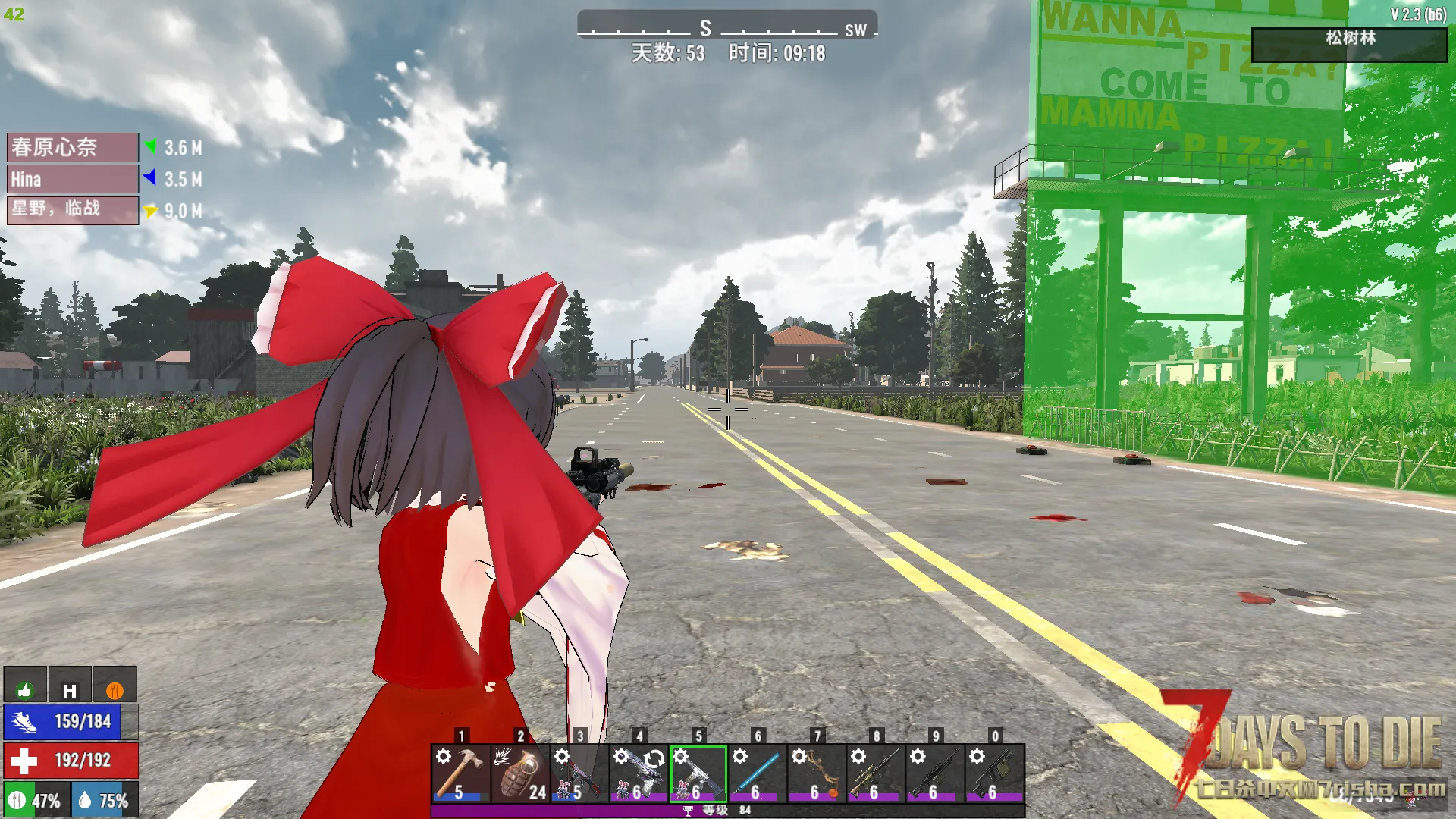This screenshot has height=819, width=1456.
Task: Select the compound bow slot
Action: click(x=816, y=773)
